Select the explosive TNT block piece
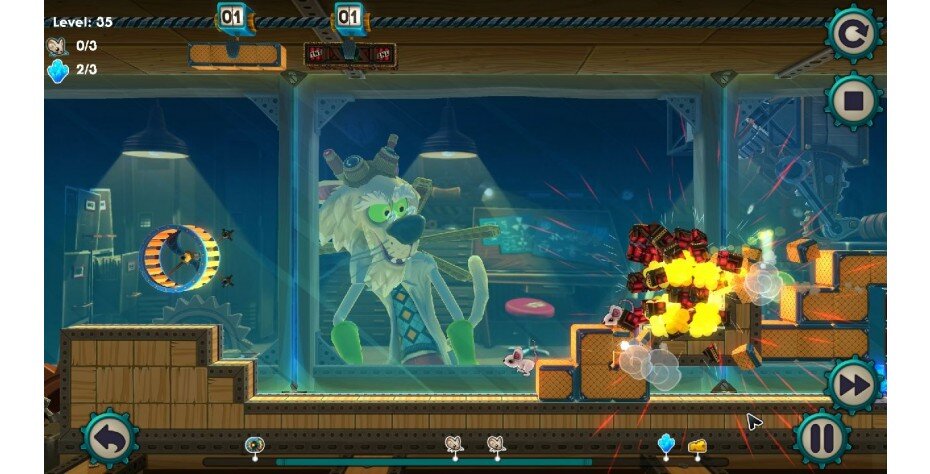Image resolution: width=930 pixels, height=474 pixels. [349, 54]
